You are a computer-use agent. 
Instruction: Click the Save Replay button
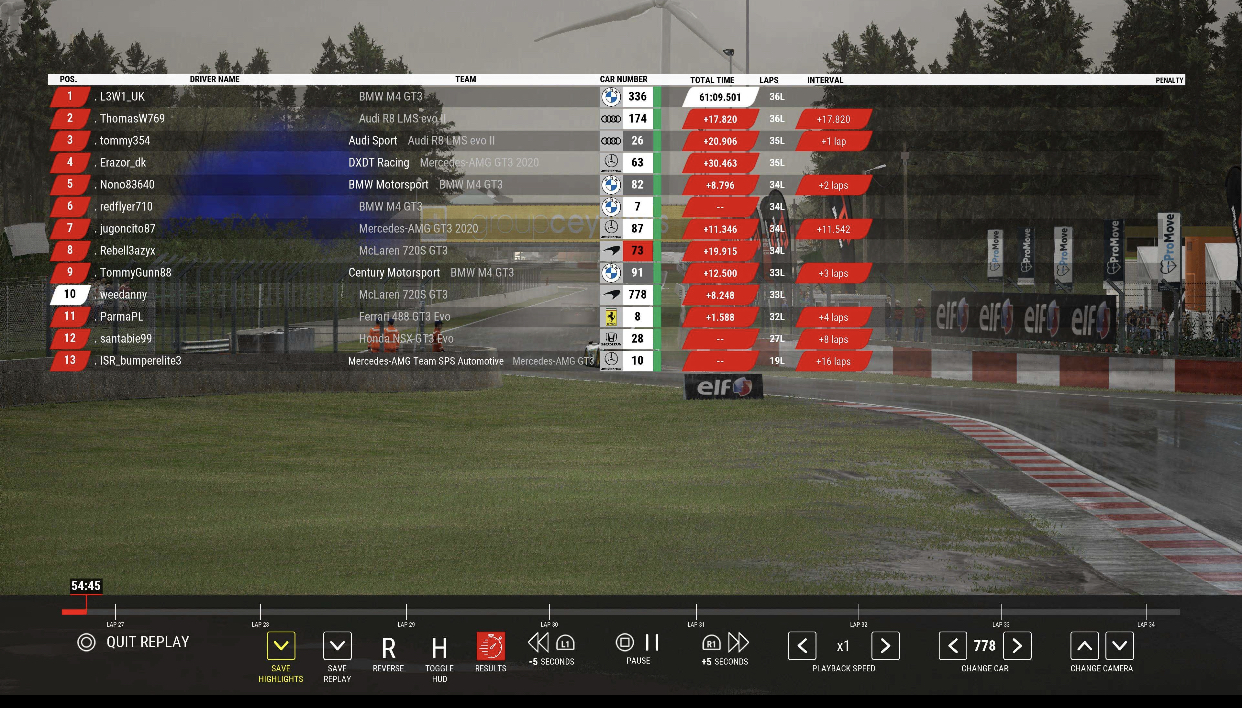pos(337,646)
